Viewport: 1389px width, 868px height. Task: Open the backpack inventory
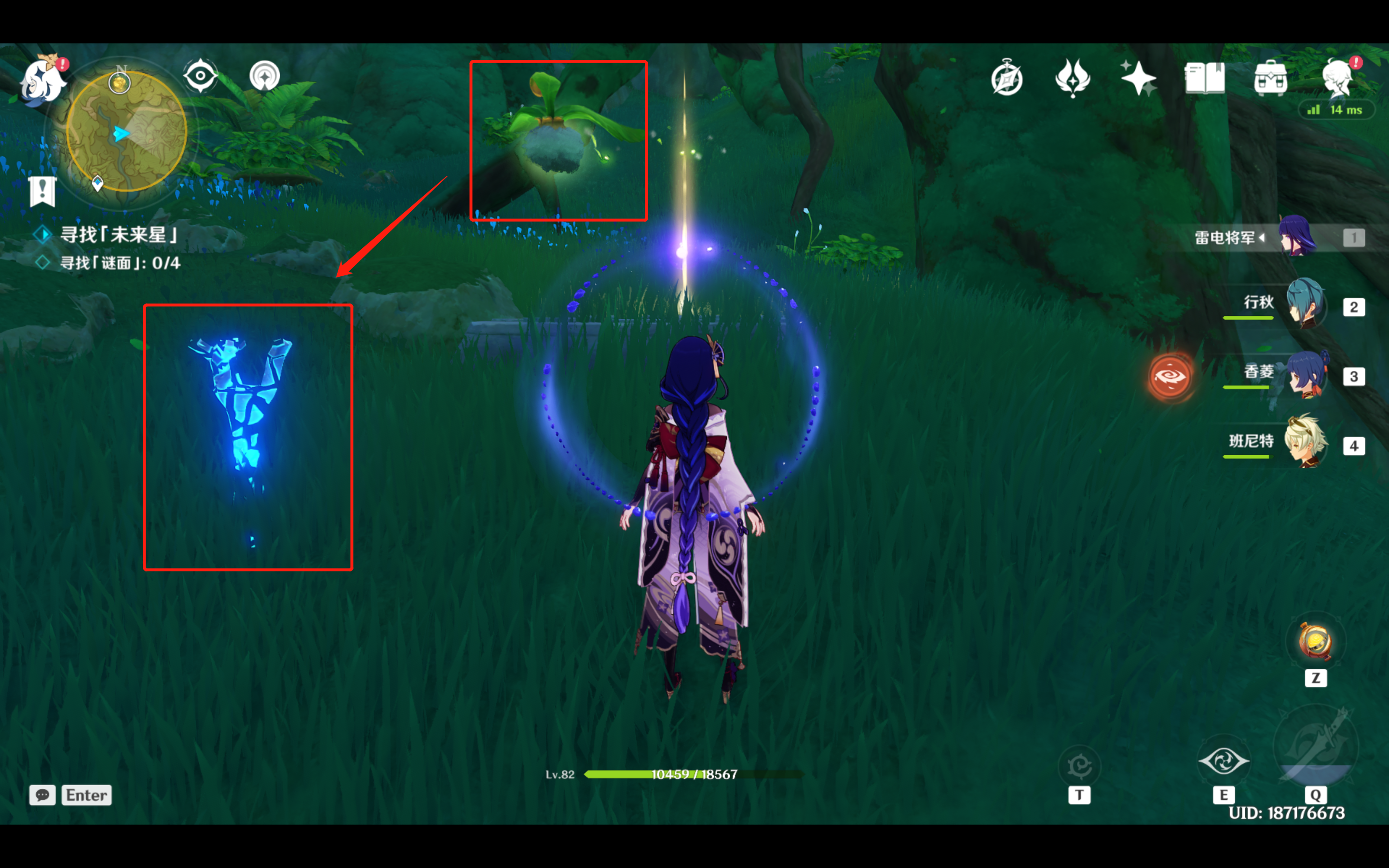tap(1270, 79)
